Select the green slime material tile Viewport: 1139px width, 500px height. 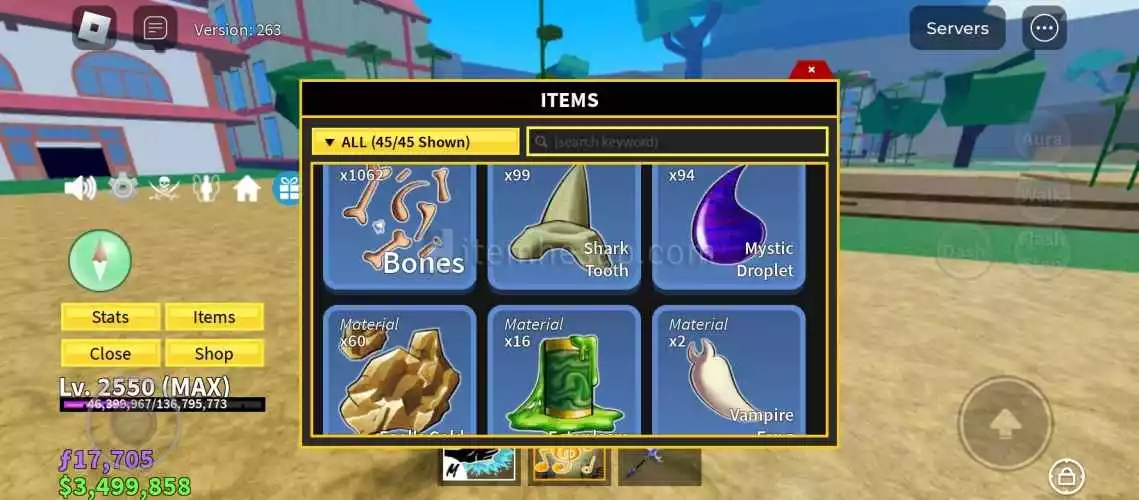click(x=564, y=372)
